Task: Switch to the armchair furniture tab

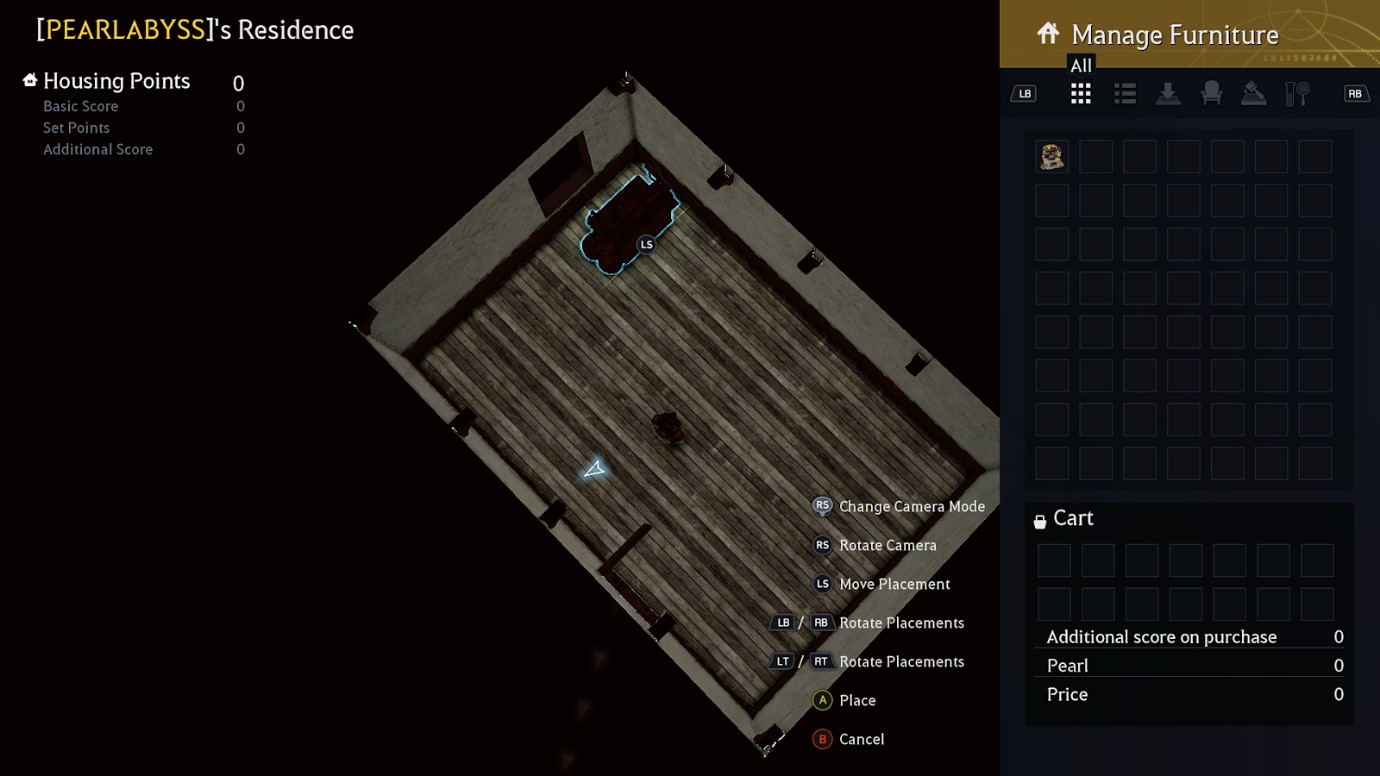Action: pyautogui.click(x=1211, y=94)
